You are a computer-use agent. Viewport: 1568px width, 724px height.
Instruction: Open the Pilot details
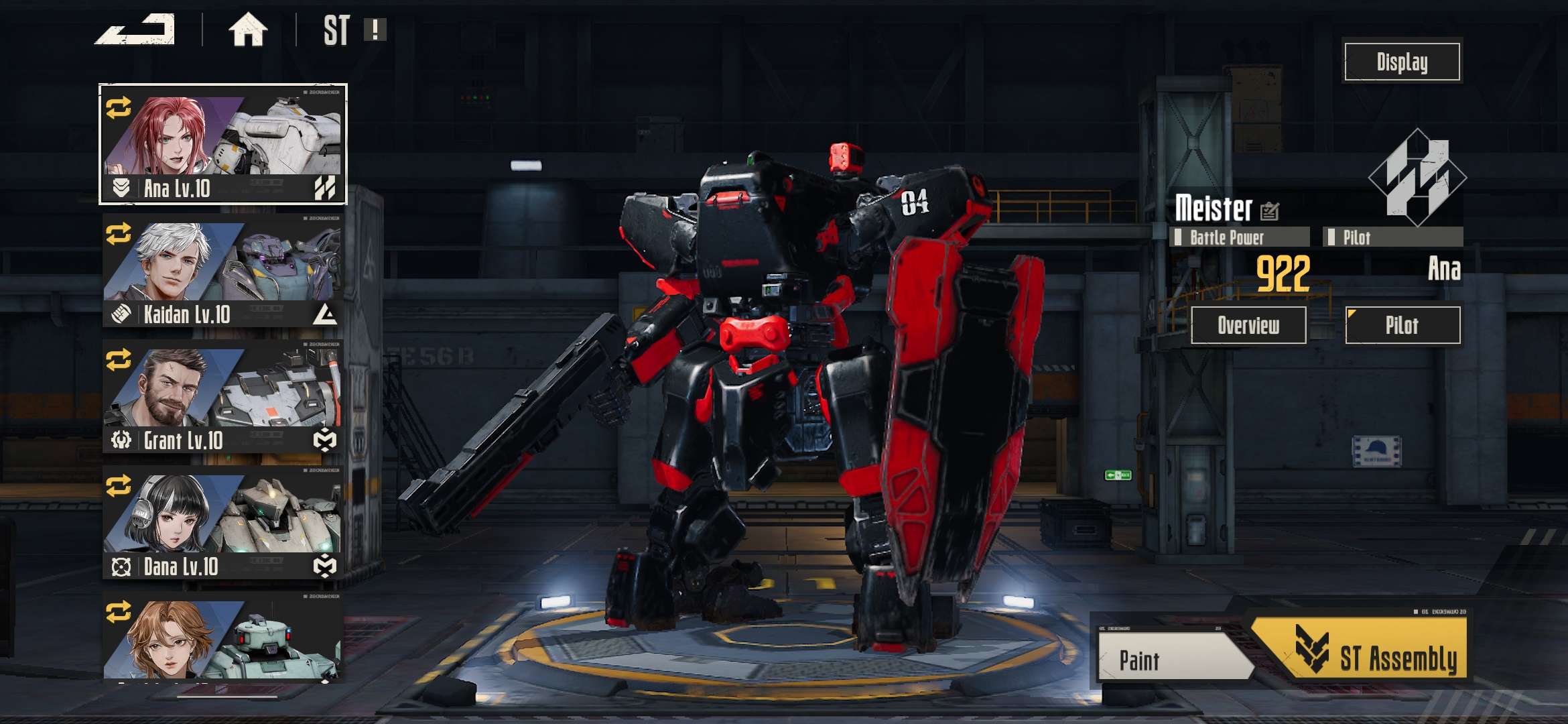[x=1402, y=325]
